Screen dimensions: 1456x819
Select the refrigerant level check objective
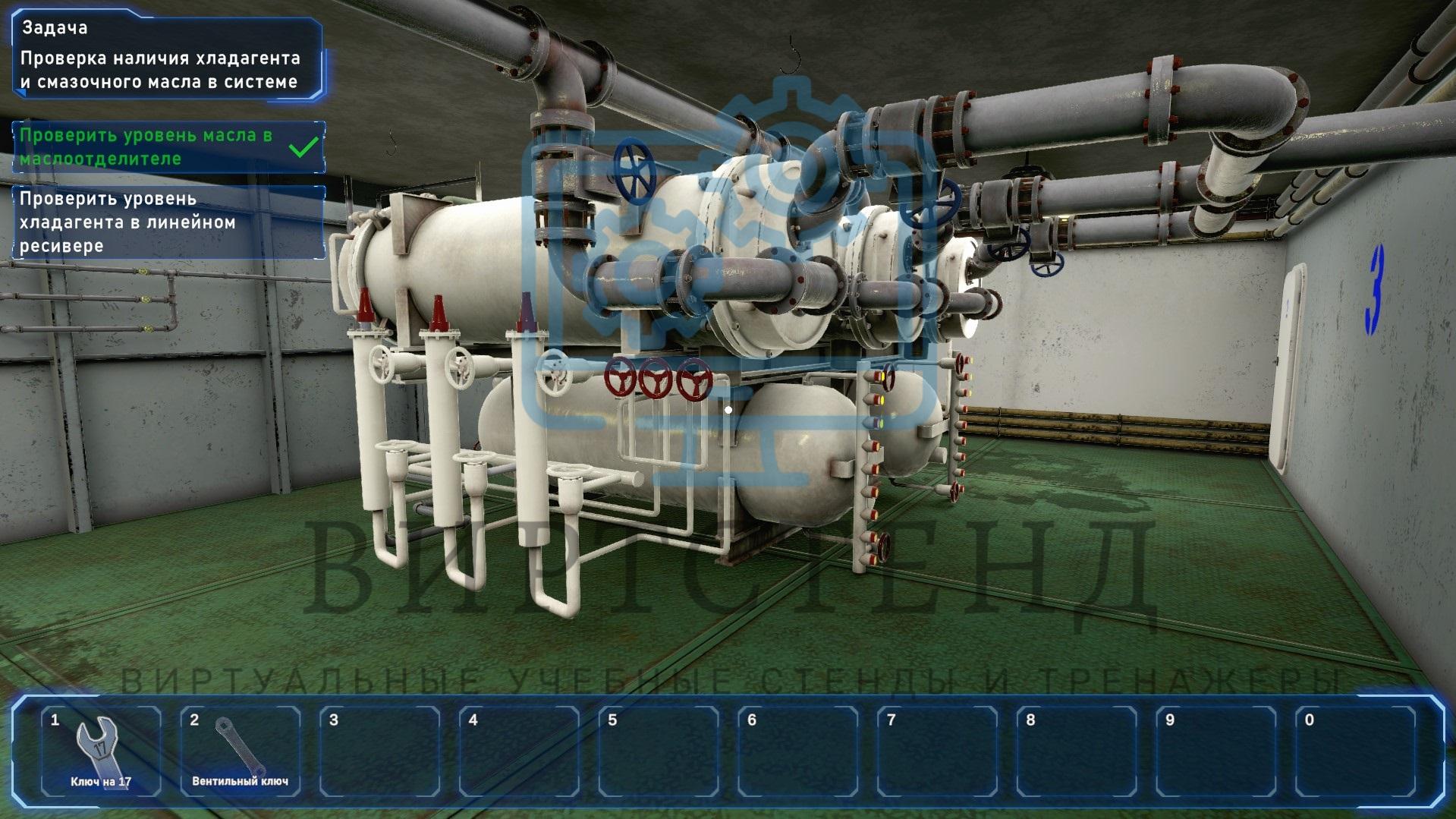168,222
